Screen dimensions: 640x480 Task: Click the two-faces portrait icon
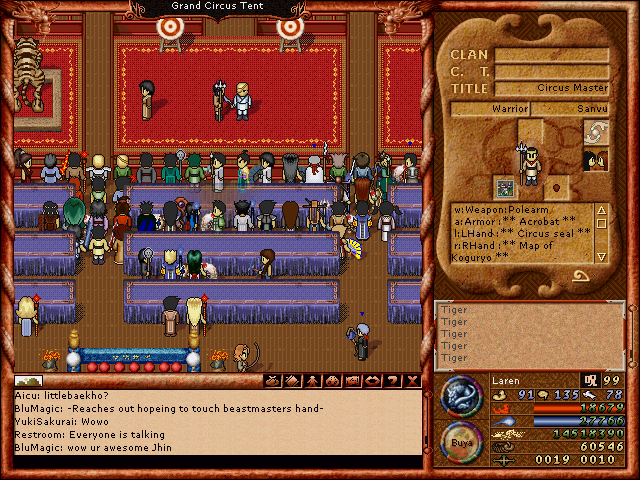[x=595, y=160]
